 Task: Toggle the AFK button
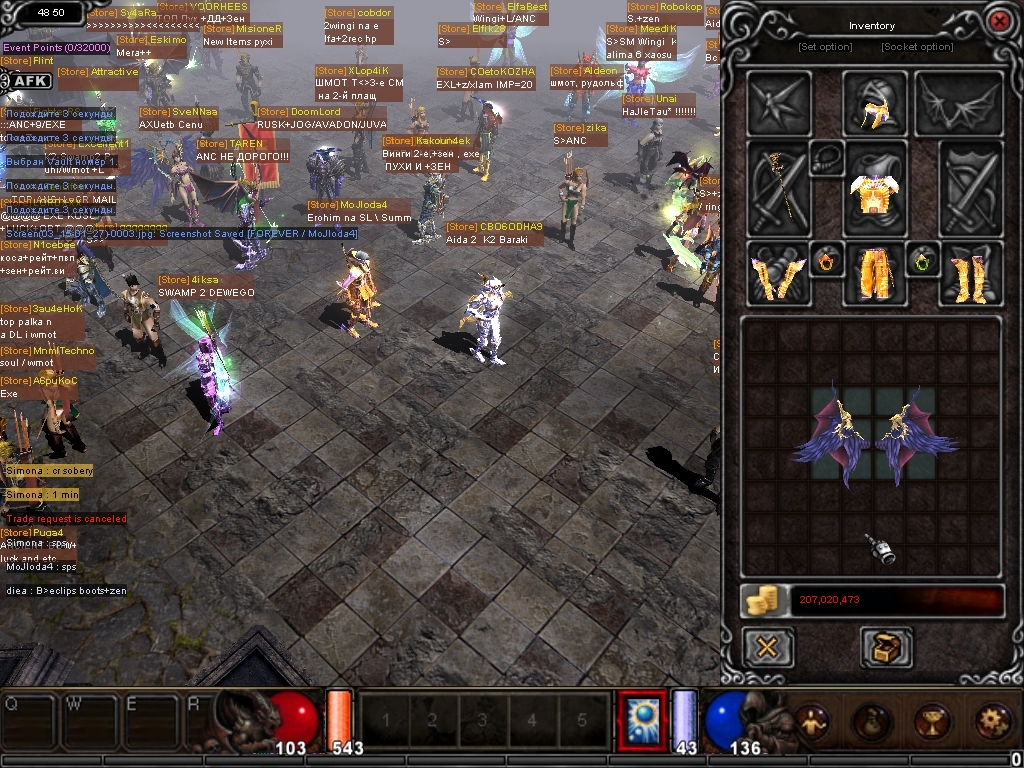pos(29,81)
